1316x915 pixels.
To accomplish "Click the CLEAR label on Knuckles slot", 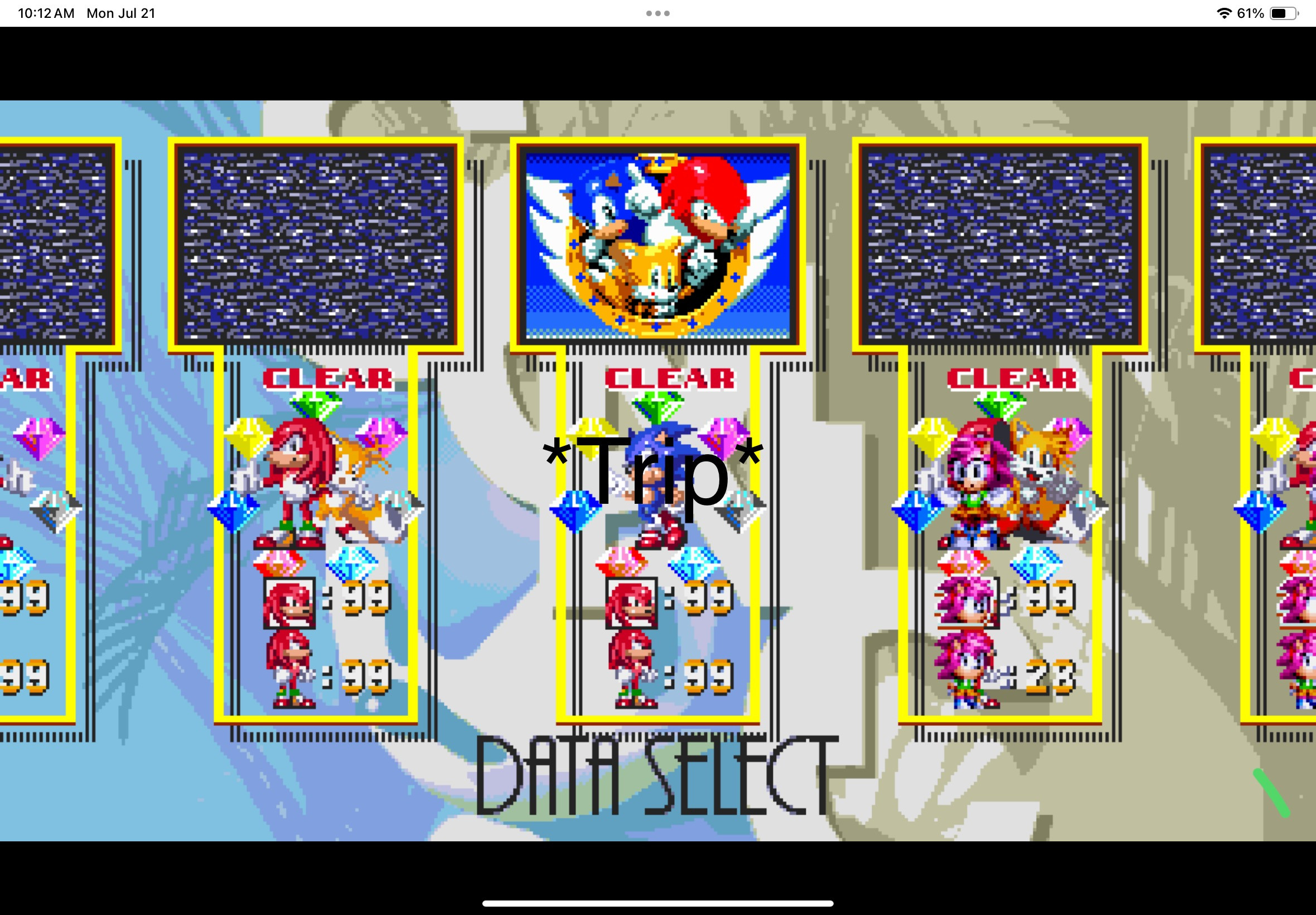I will coord(327,379).
